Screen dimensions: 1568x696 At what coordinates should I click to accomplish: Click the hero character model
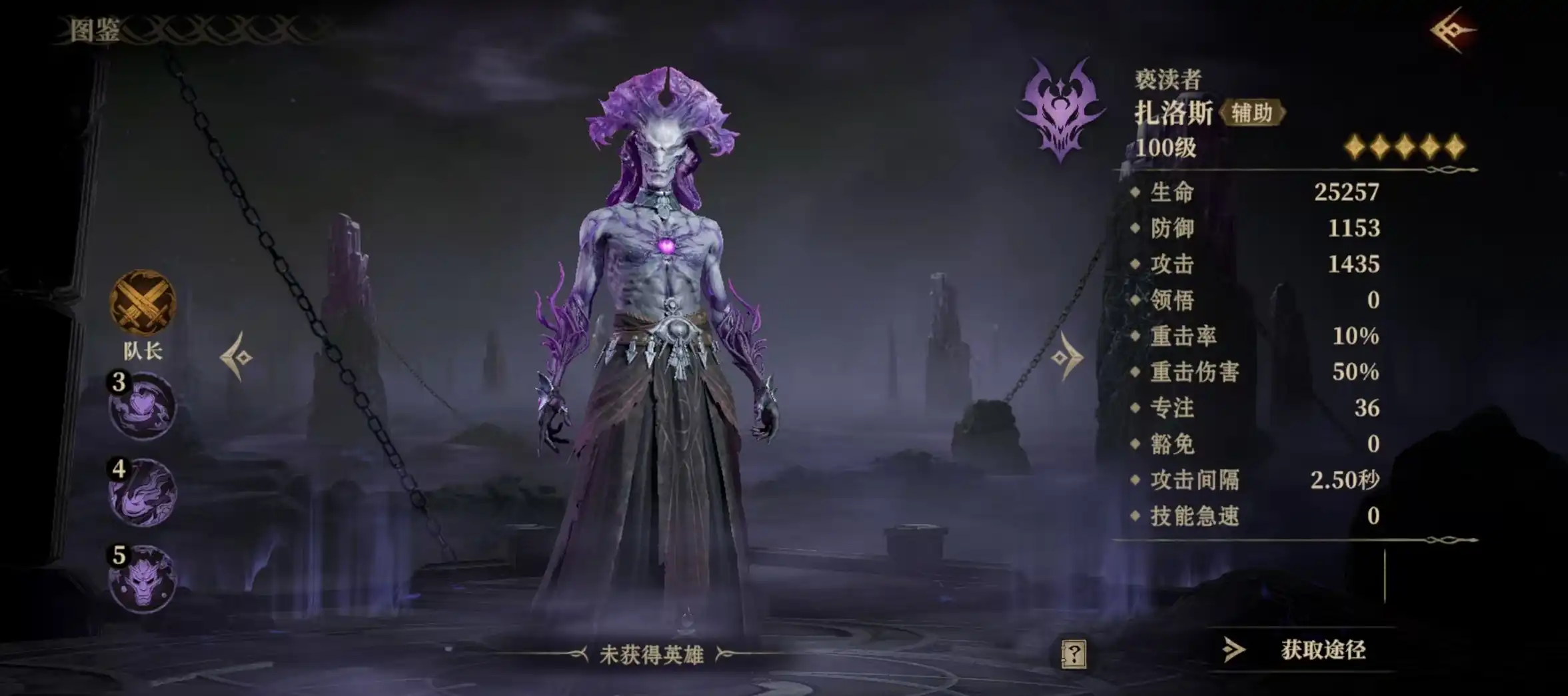point(660,333)
